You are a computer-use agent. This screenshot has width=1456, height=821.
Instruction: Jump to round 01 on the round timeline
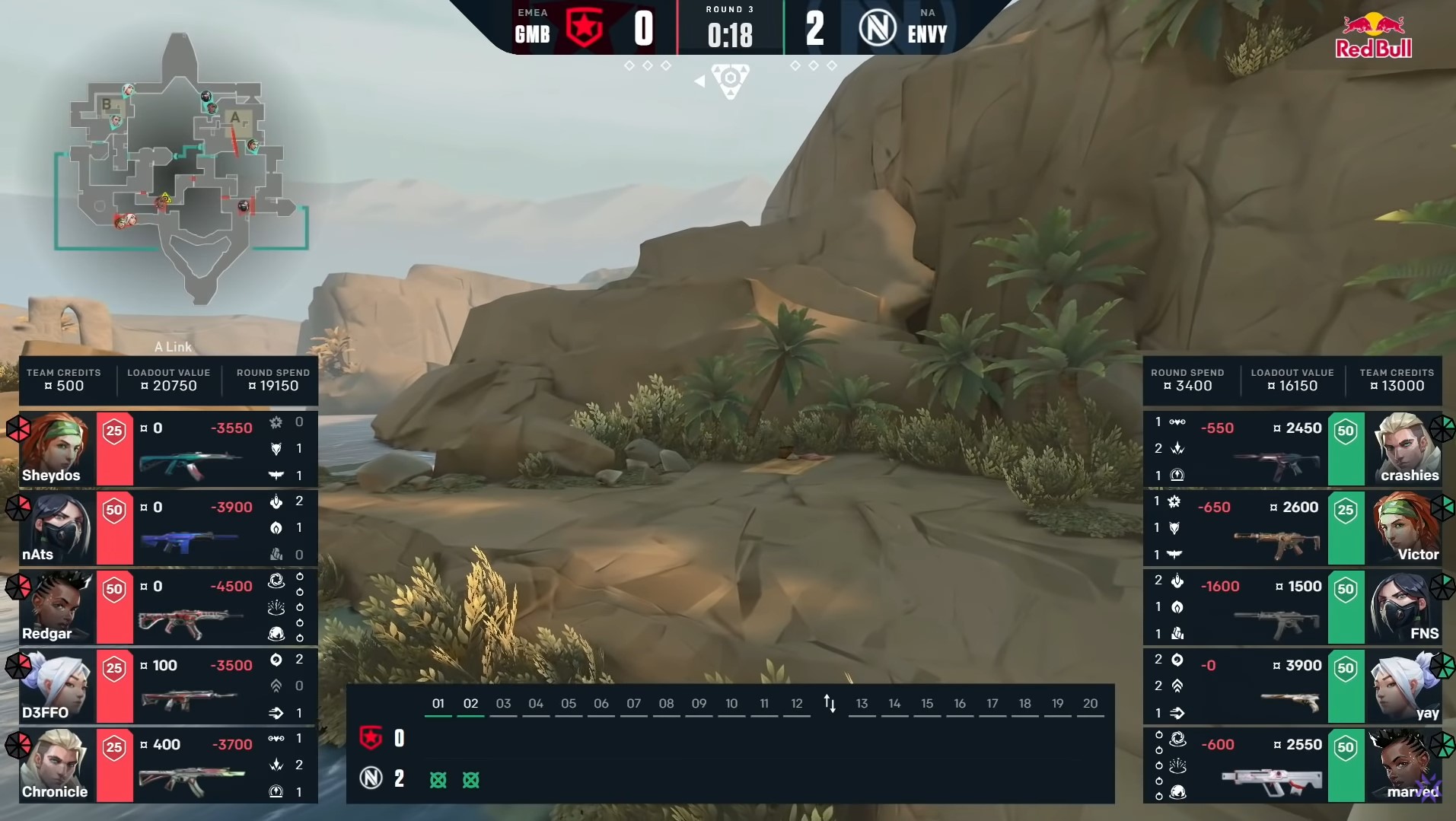coord(438,704)
